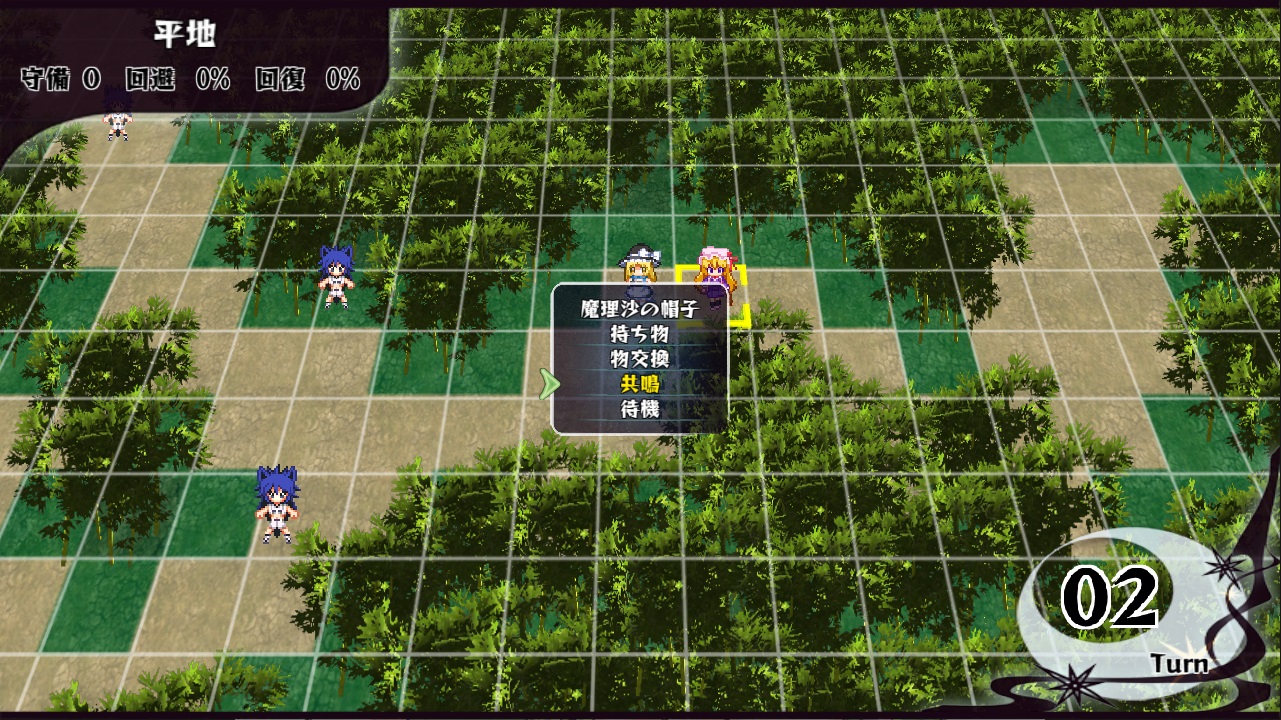Choose 待機 to end the unit's action
Image resolution: width=1281 pixels, height=720 pixels.
[639, 409]
